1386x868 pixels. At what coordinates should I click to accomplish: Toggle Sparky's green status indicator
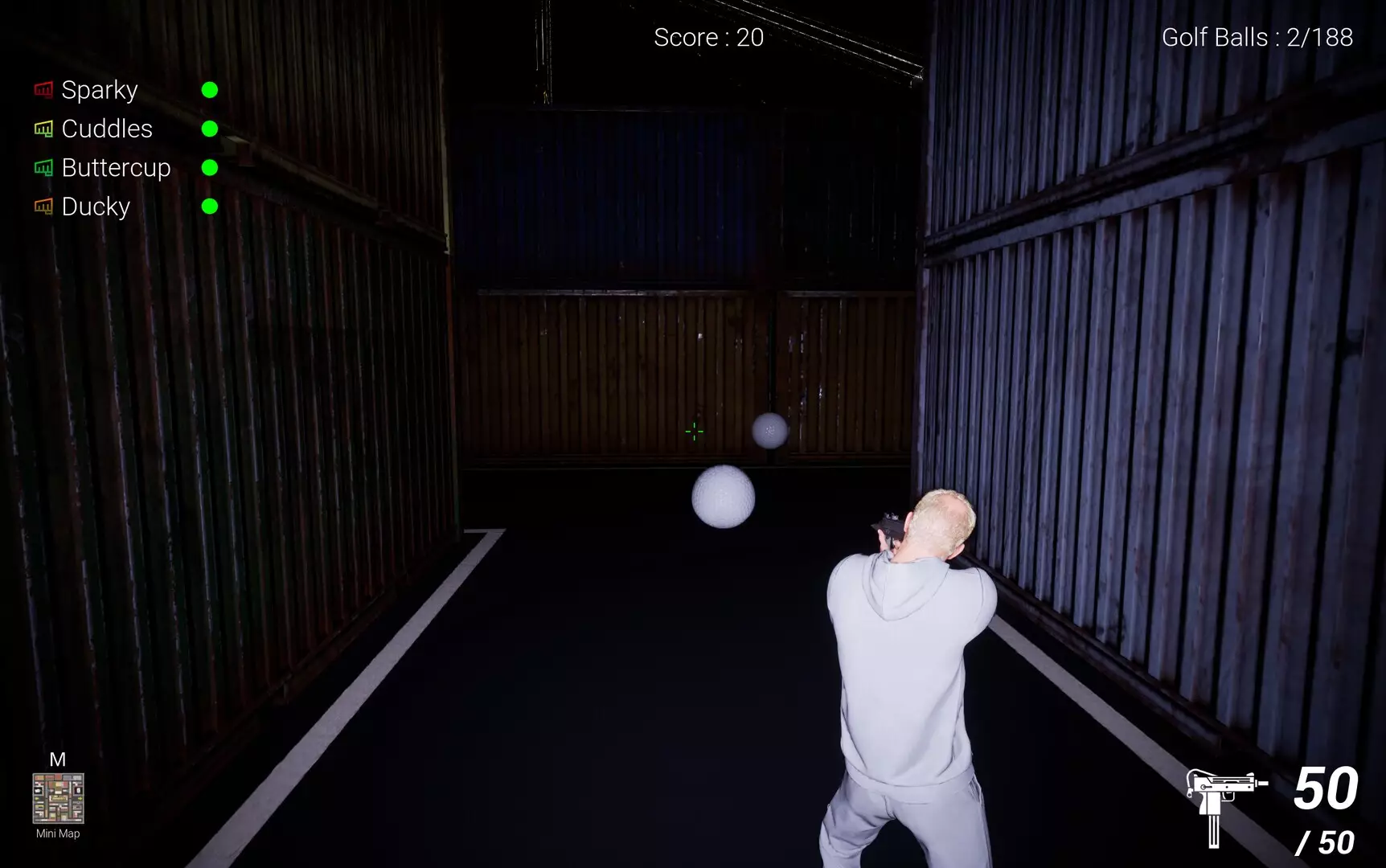pos(211,90)
